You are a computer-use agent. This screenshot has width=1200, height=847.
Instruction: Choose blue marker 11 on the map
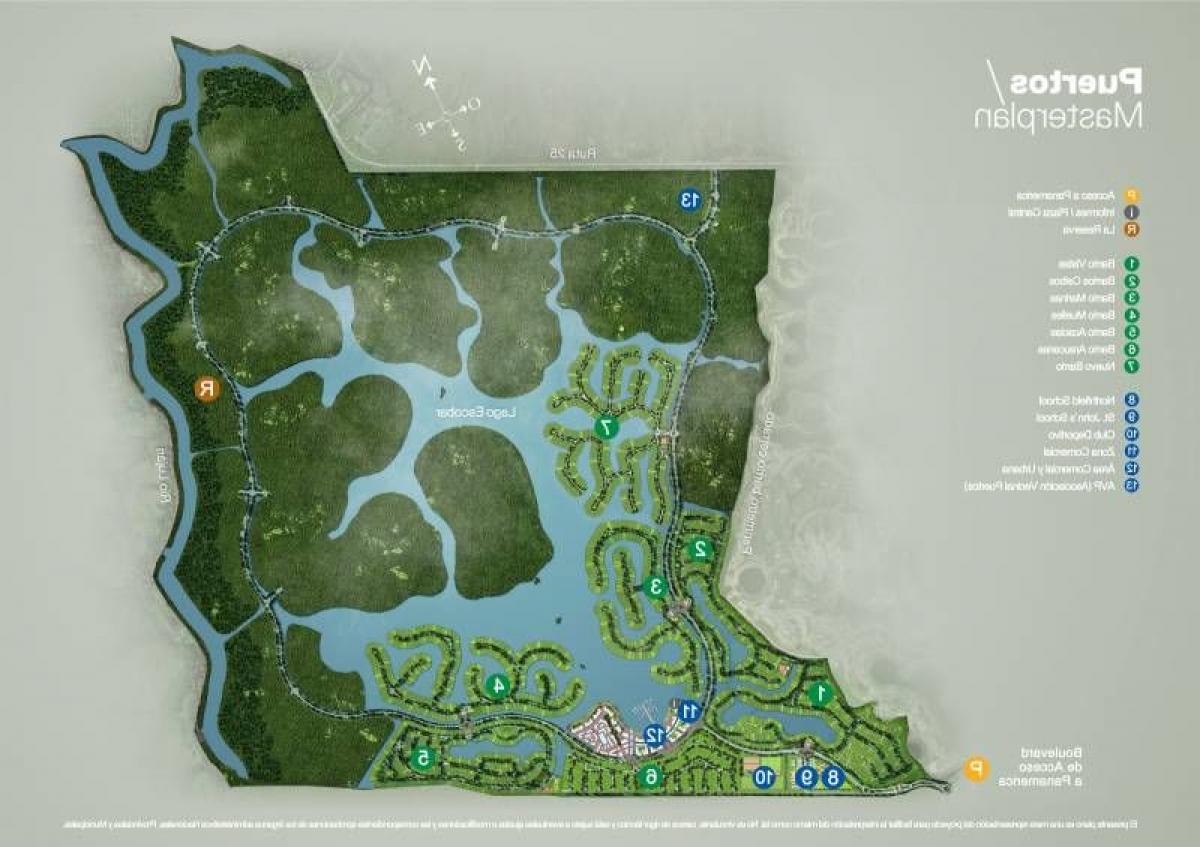pos(688,710)
